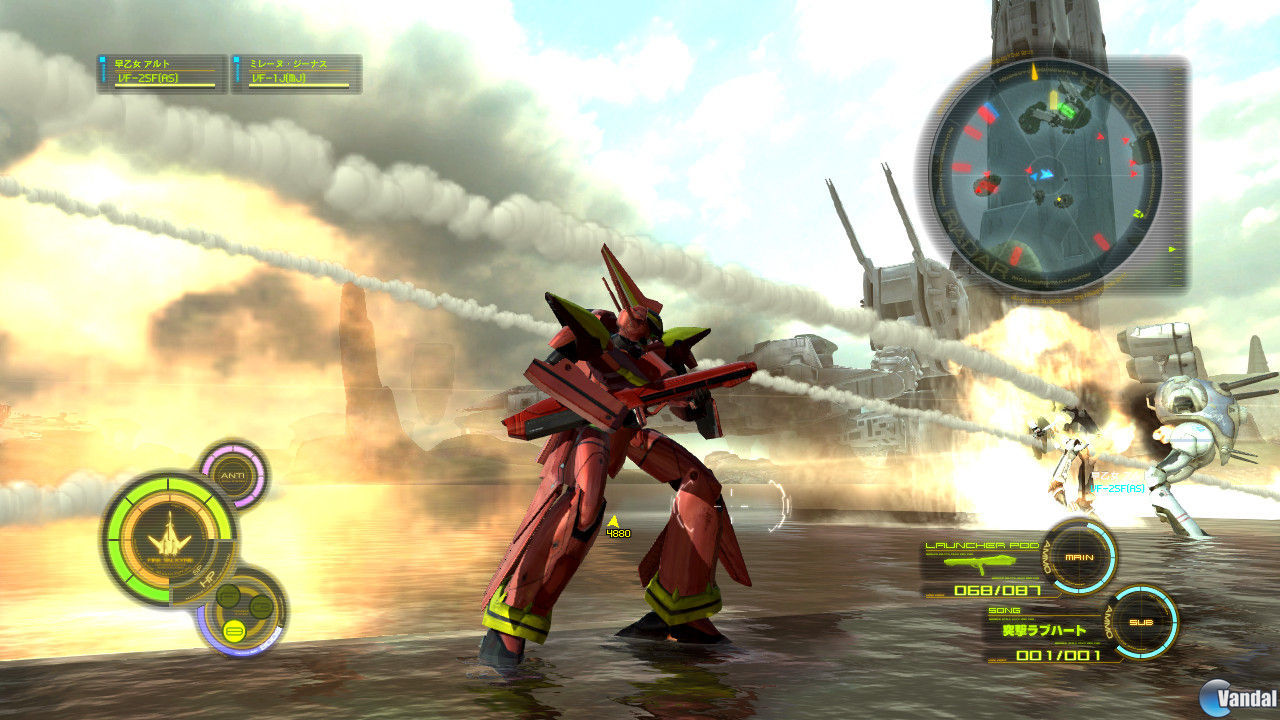Click the yellow arrow at the radar's top edge

tap(1033, 71)
